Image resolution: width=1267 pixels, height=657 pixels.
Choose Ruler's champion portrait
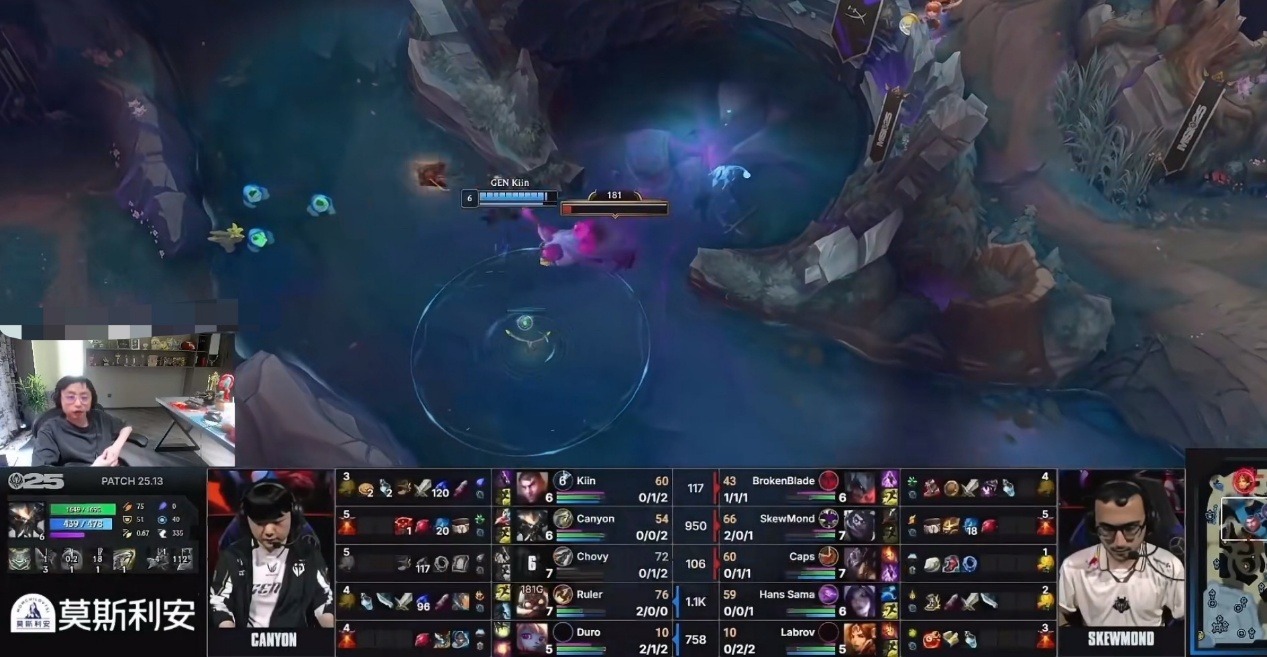point(531,601)
